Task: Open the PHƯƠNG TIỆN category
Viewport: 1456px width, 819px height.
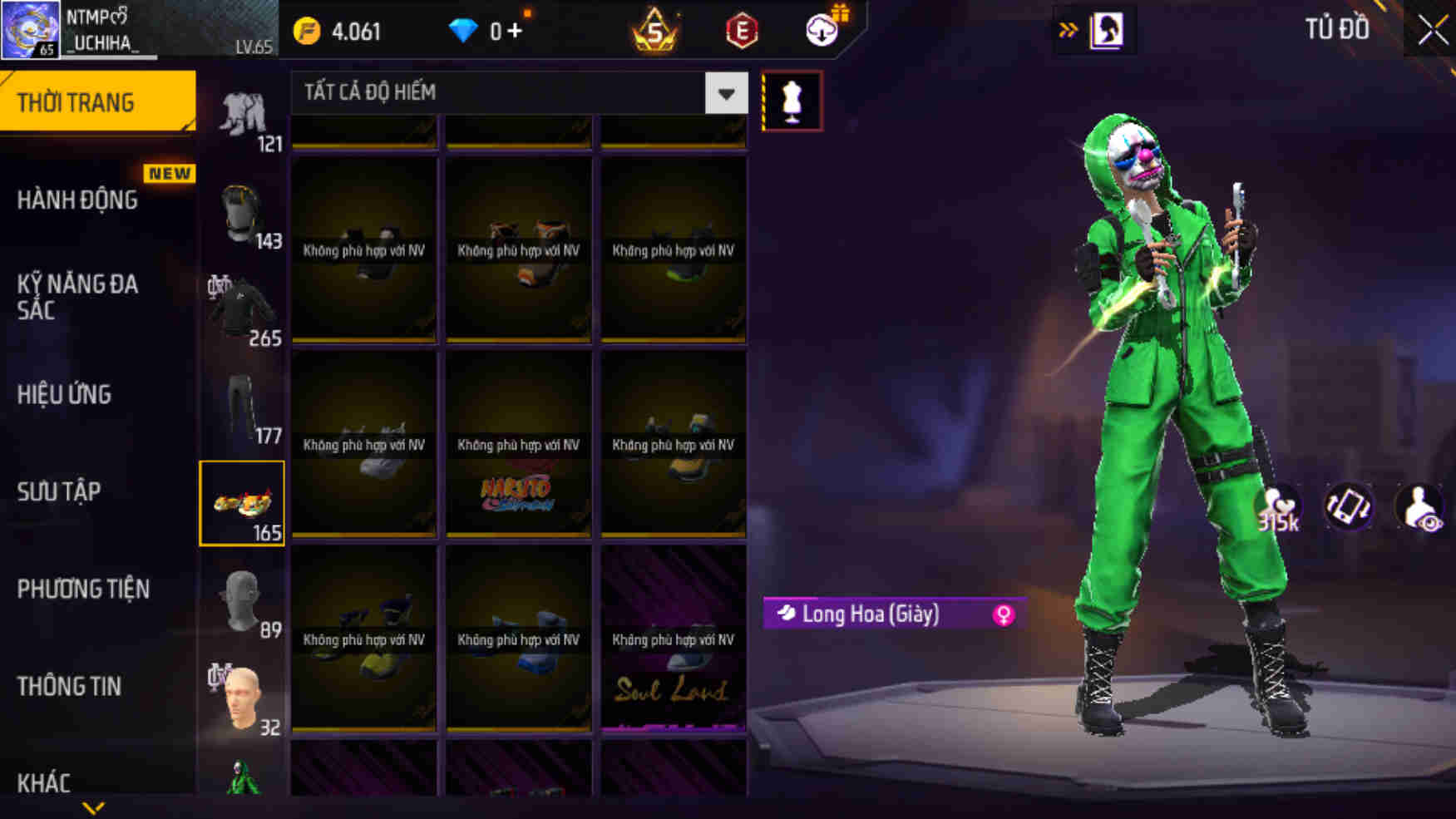Action: pos(83,590)
